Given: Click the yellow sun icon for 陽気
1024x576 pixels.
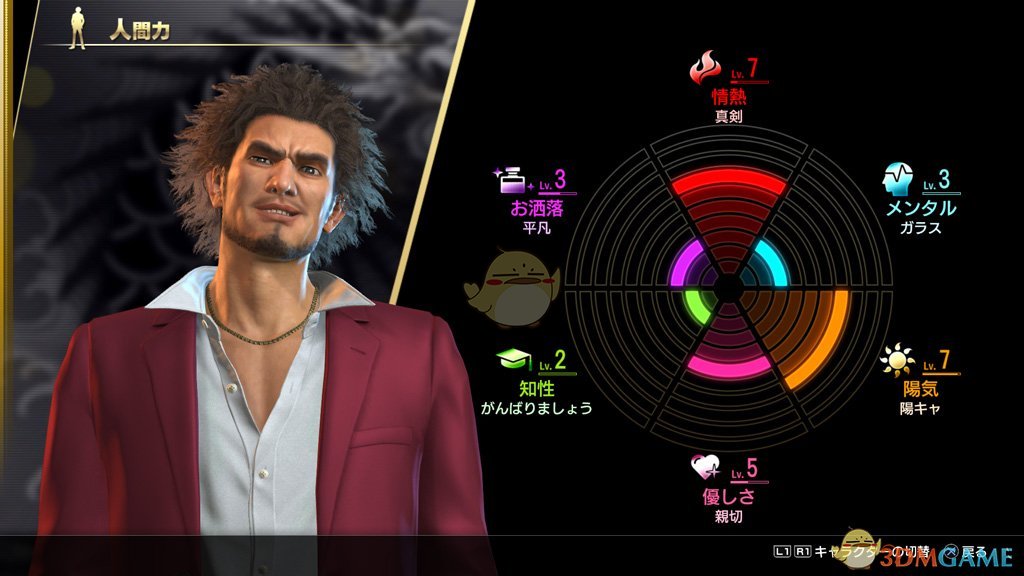Looking at the screenshot, I should pos(897,361).
